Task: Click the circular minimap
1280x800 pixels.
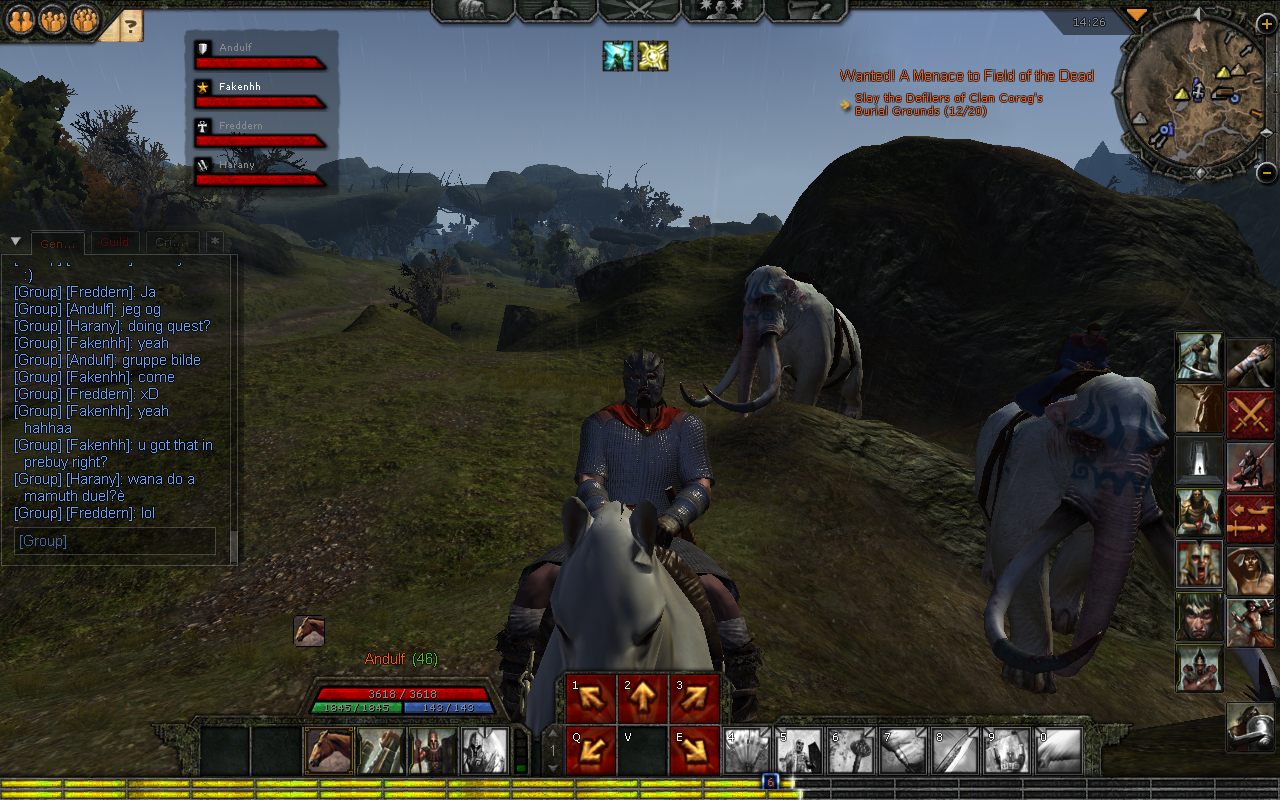Action: tap(1194, 97)
